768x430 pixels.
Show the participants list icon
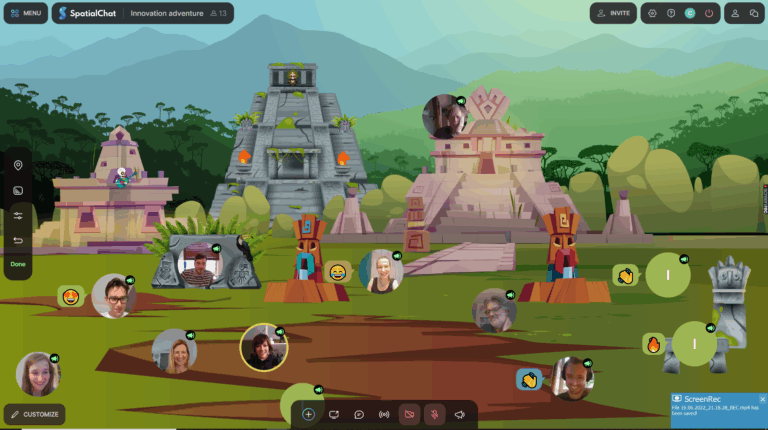[x=736, y=13]
